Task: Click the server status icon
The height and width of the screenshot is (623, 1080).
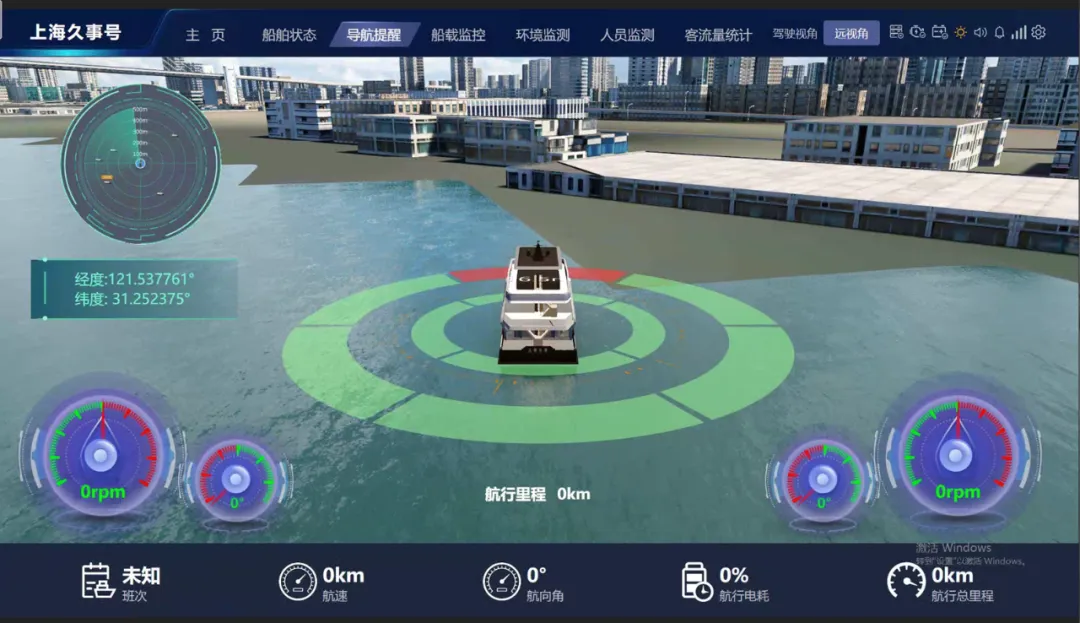Action: pos(896,32)
